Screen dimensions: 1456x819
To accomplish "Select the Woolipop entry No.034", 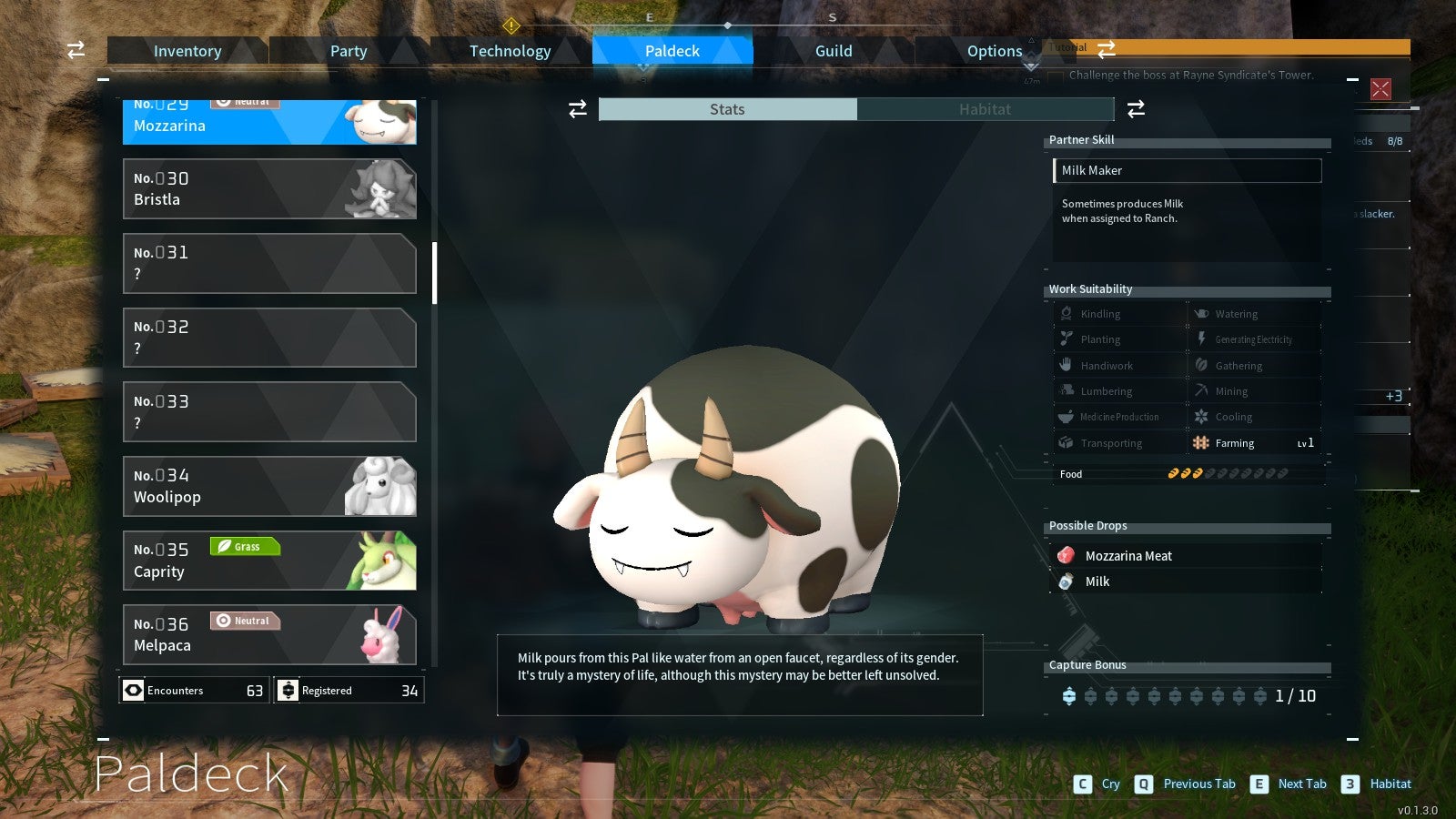I will pyautogui.click(x=269, y=486).
